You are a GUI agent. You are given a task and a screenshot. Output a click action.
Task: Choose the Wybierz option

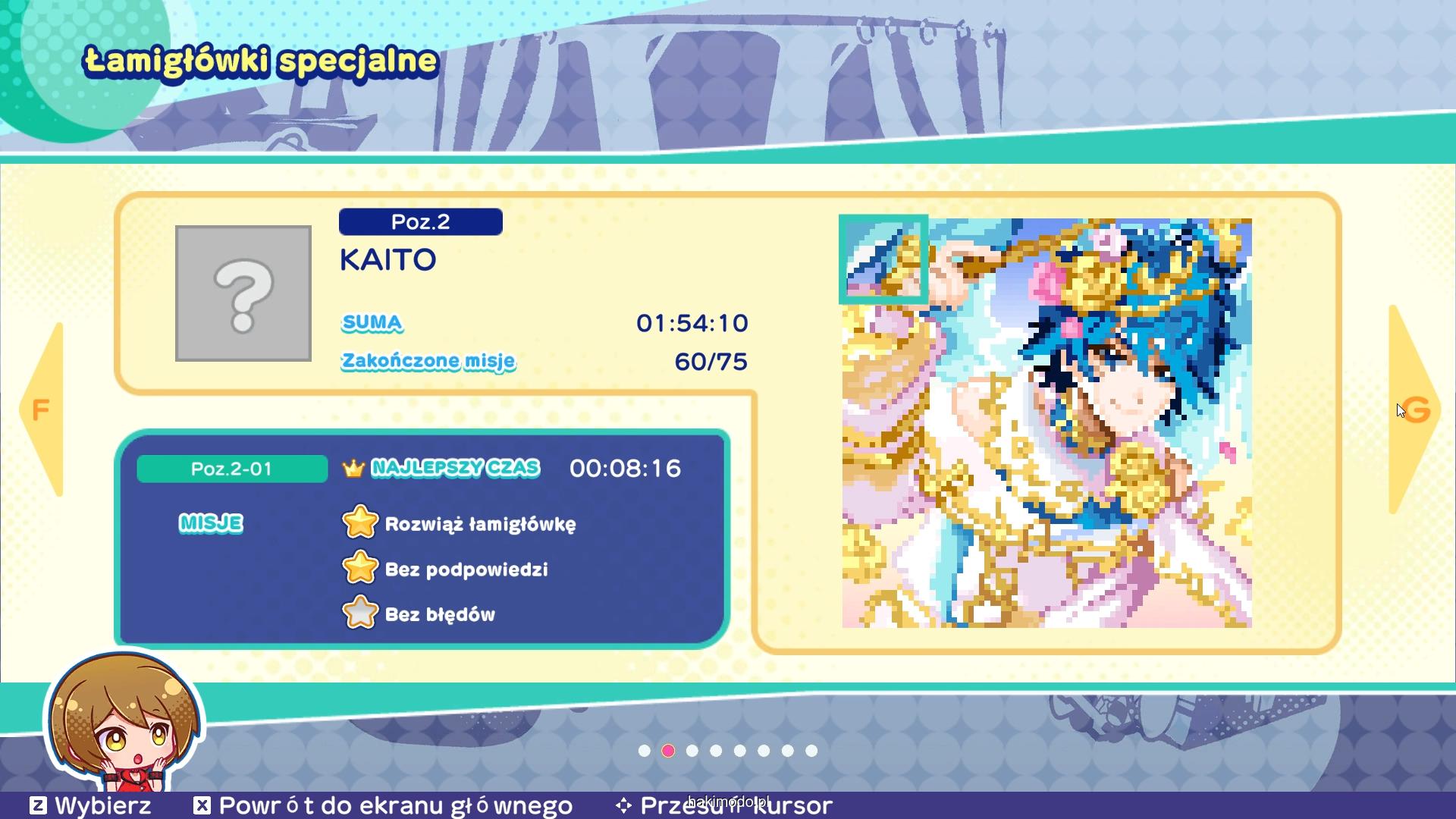(89, 805)
